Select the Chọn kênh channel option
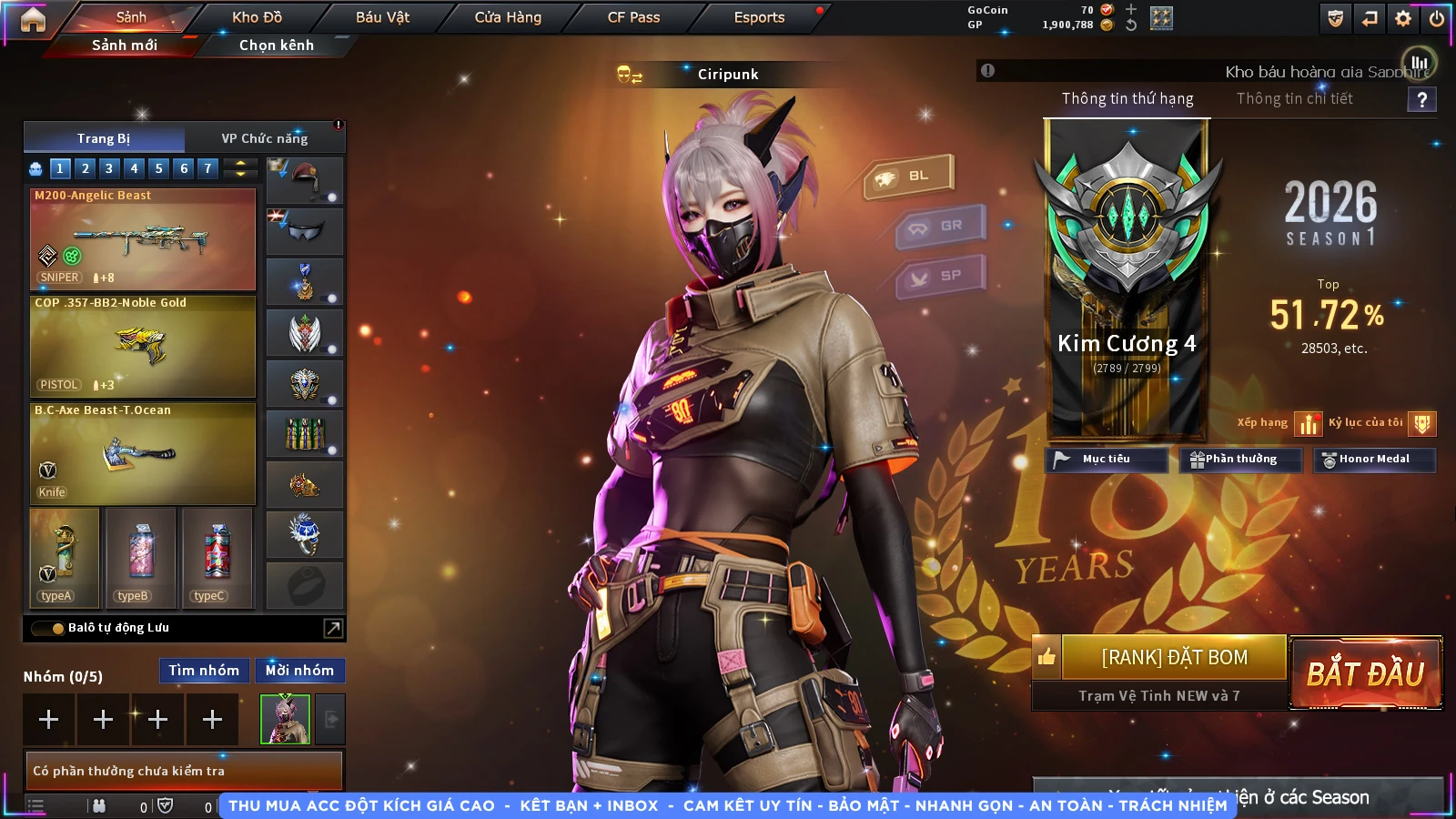The width and height of the screenshot is (1456, 819). pyautogui.click(x=276, y=45)
